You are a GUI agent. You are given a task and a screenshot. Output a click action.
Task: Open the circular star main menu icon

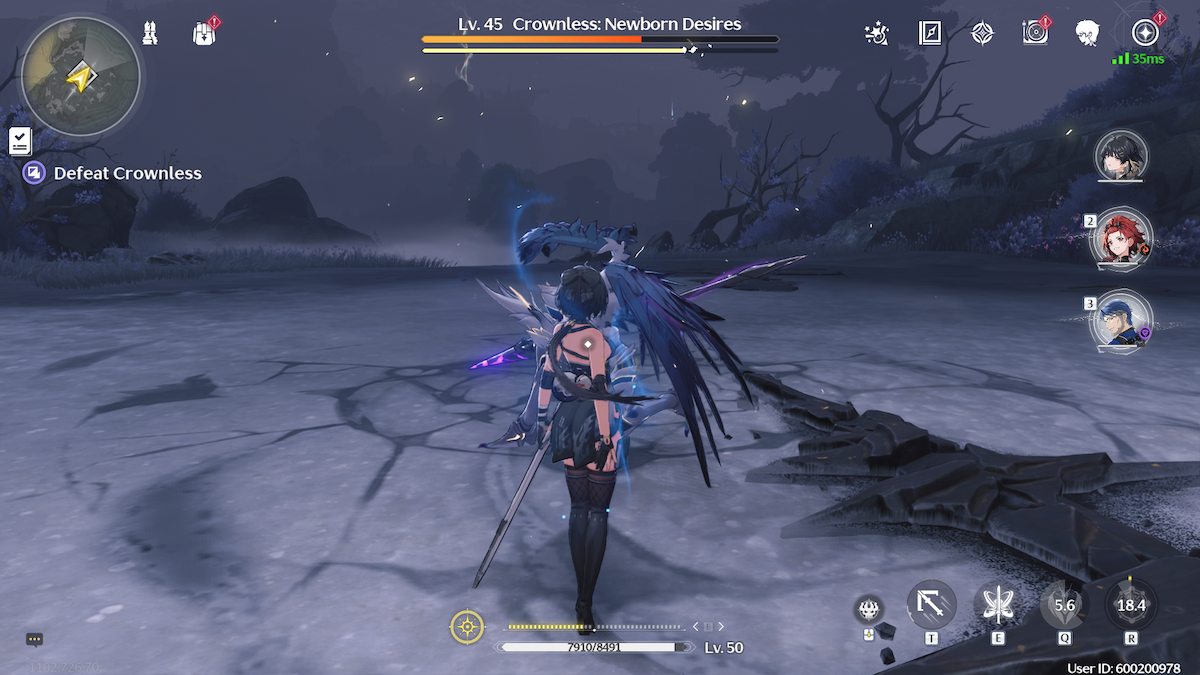(1144, 33)
